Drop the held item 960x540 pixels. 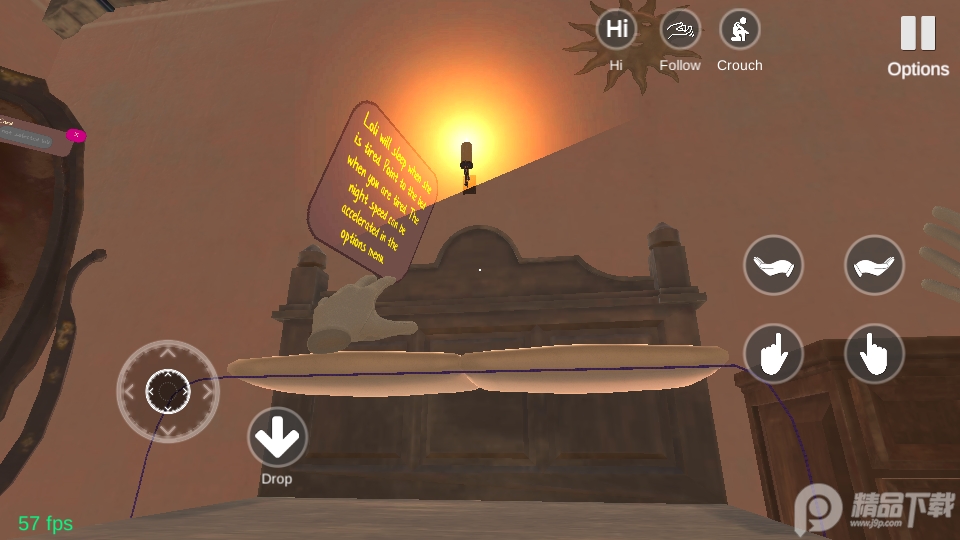[x=277, y=437]
